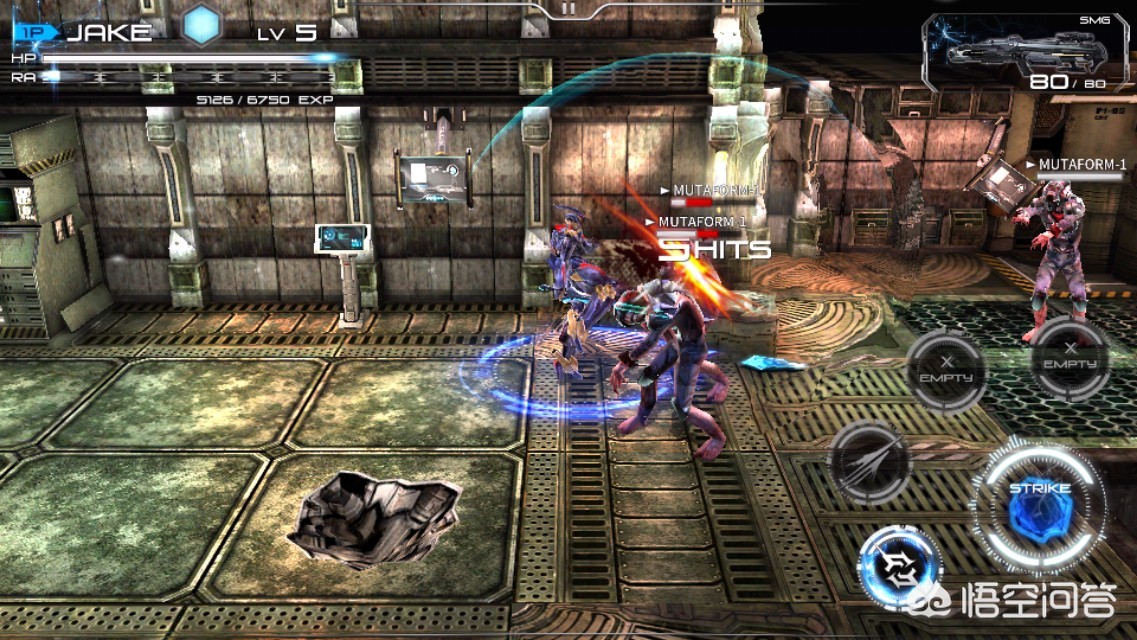Tap the STRIKE attack button
The width and height of the screenshot is (1137, 640).
coord(1039,507)
